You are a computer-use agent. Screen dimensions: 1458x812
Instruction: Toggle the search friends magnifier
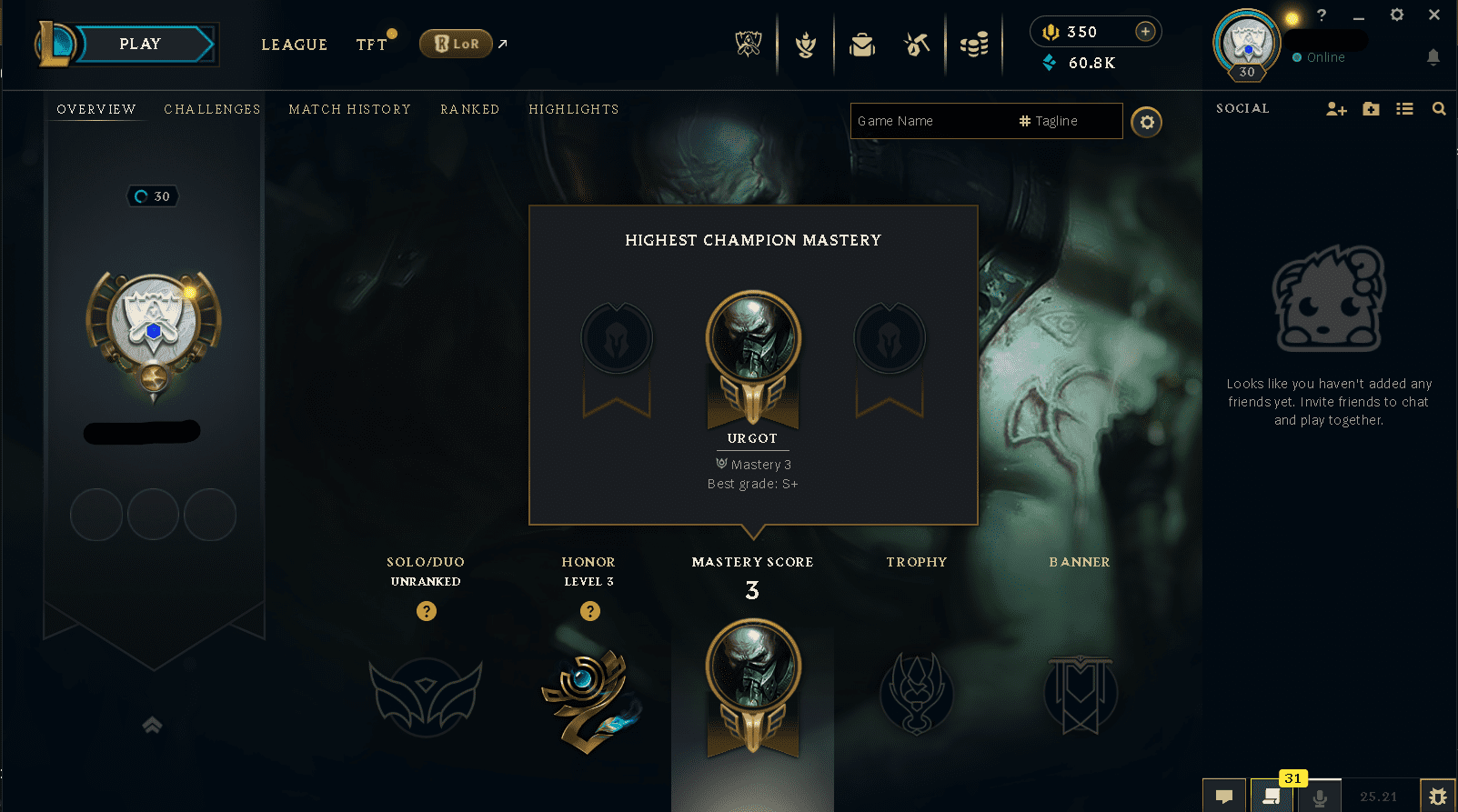pyautogui.click(x=1439, y=108)
